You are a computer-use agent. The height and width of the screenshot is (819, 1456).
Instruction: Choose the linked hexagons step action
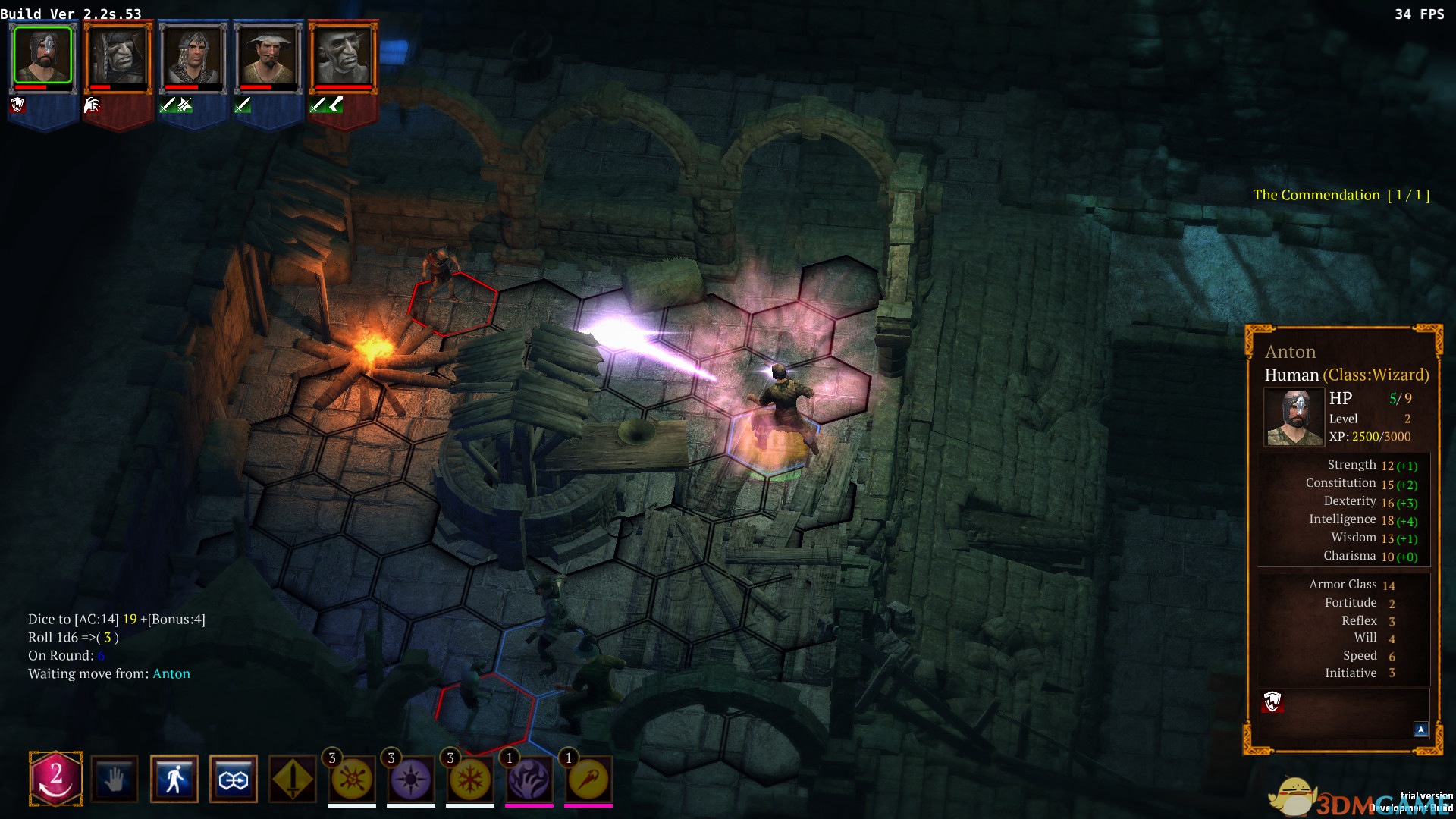pyautogui.click(x=233, y=779)
